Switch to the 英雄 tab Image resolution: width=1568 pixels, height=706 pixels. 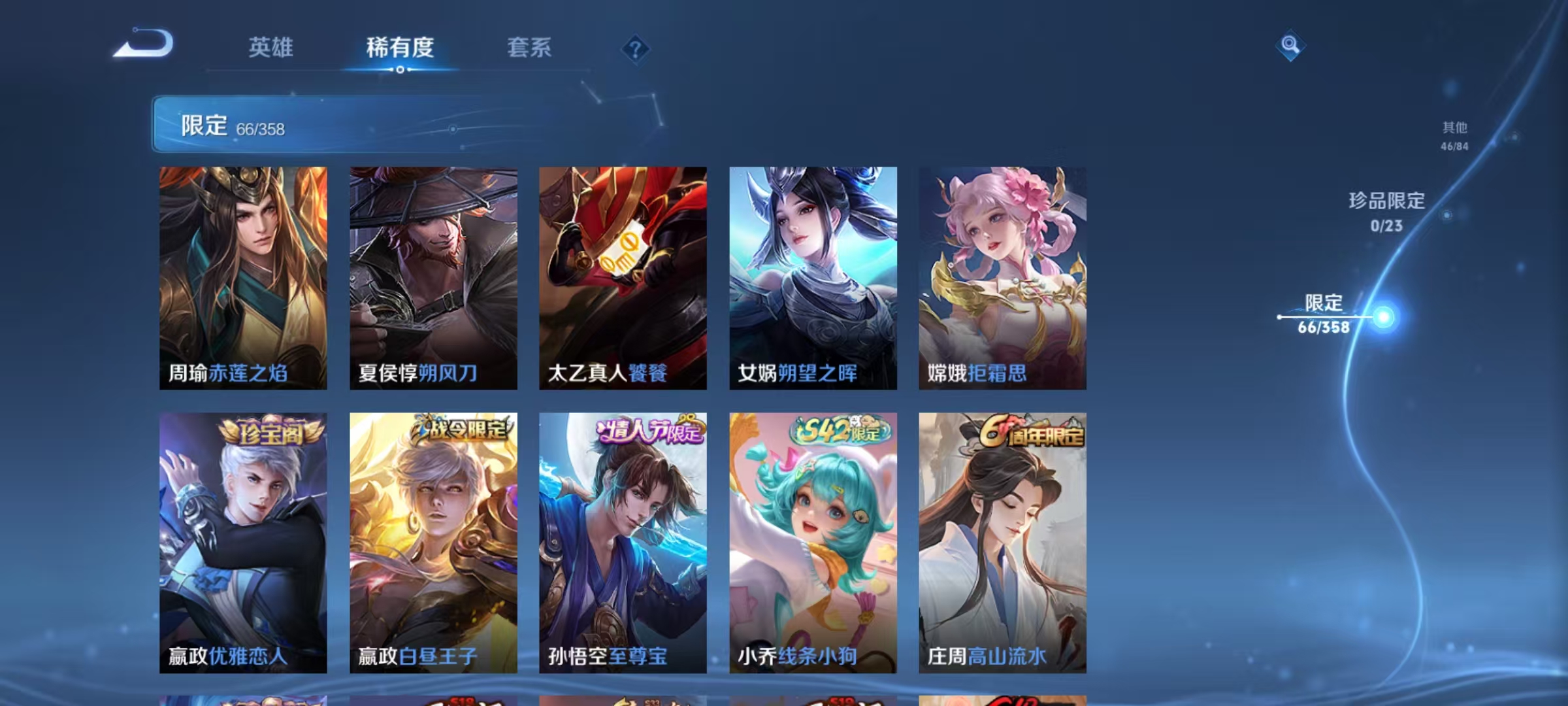point(272,48)
